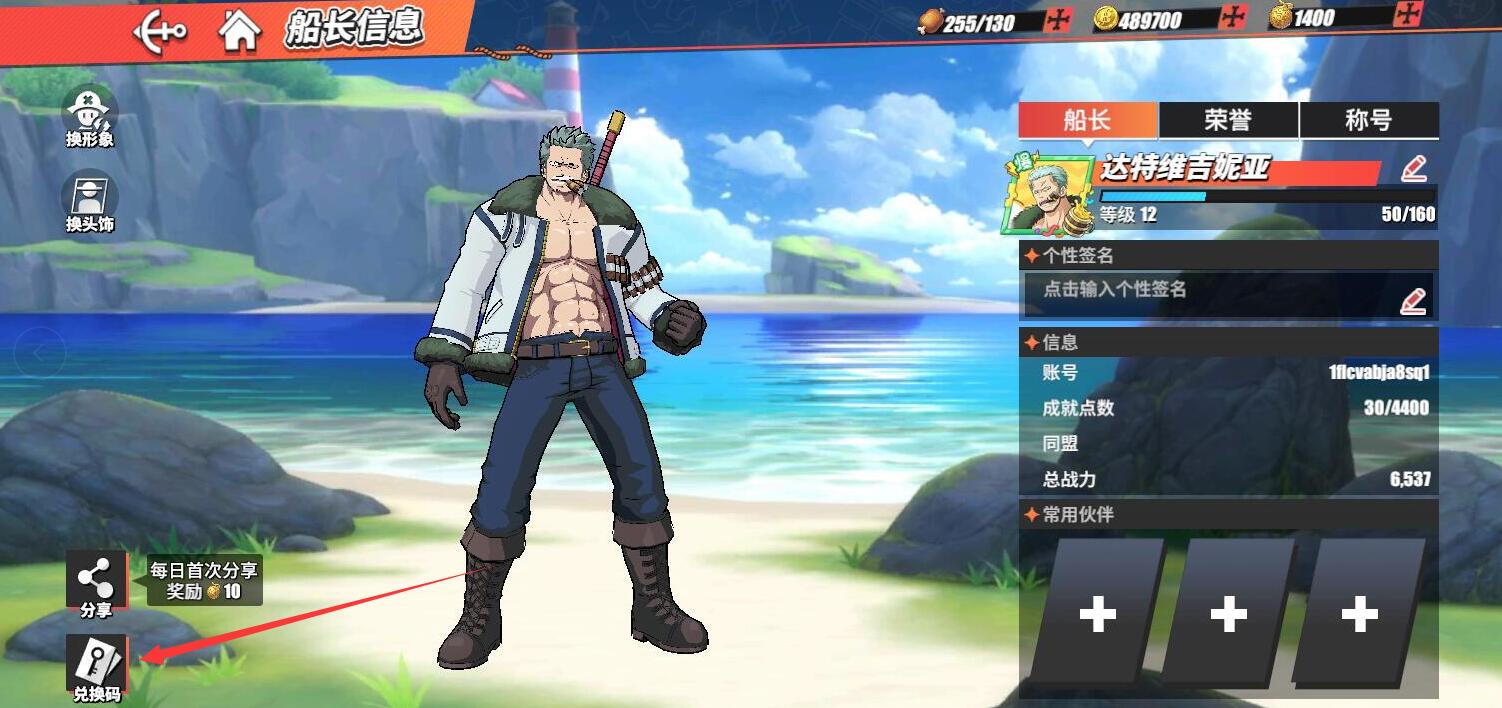Select the 船长 captain tab
The height and width of the screenshot is (708, 1502).
pos(1087,121)
